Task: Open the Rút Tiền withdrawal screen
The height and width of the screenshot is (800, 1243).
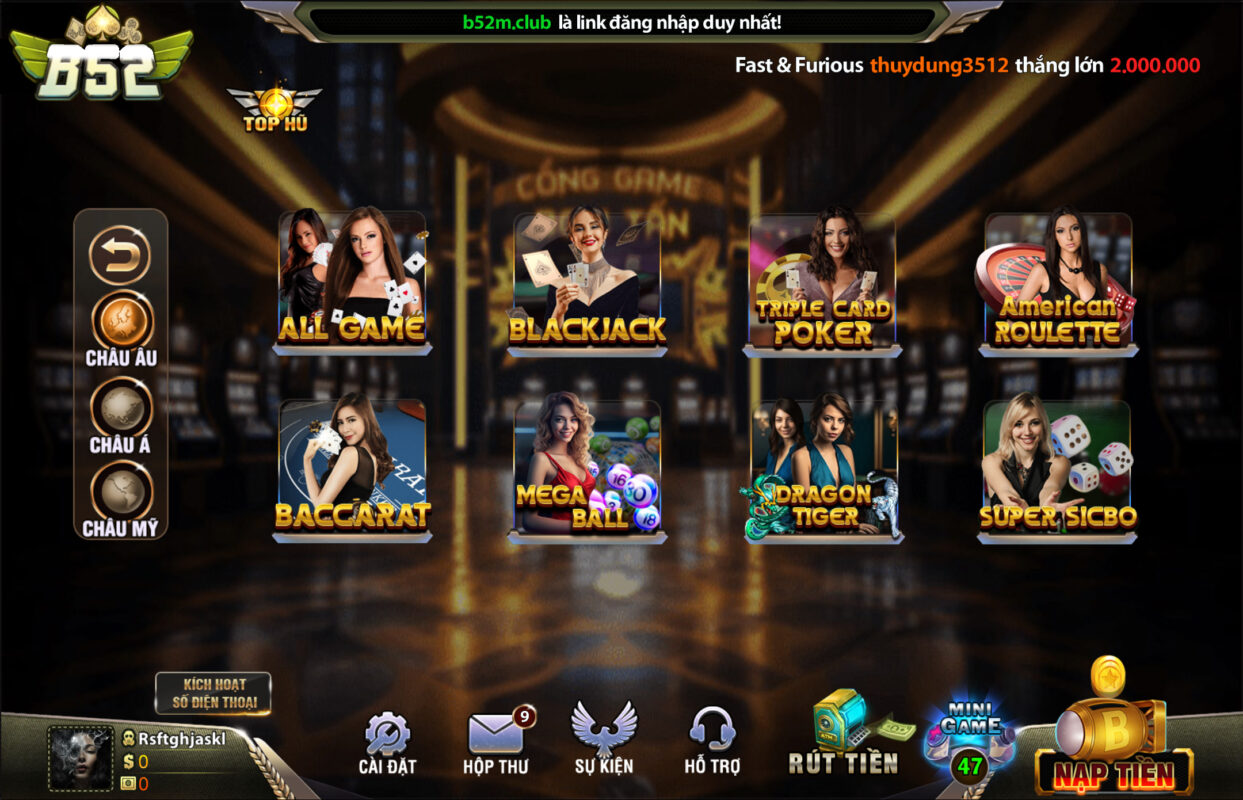Action: (x=844, y=733)
